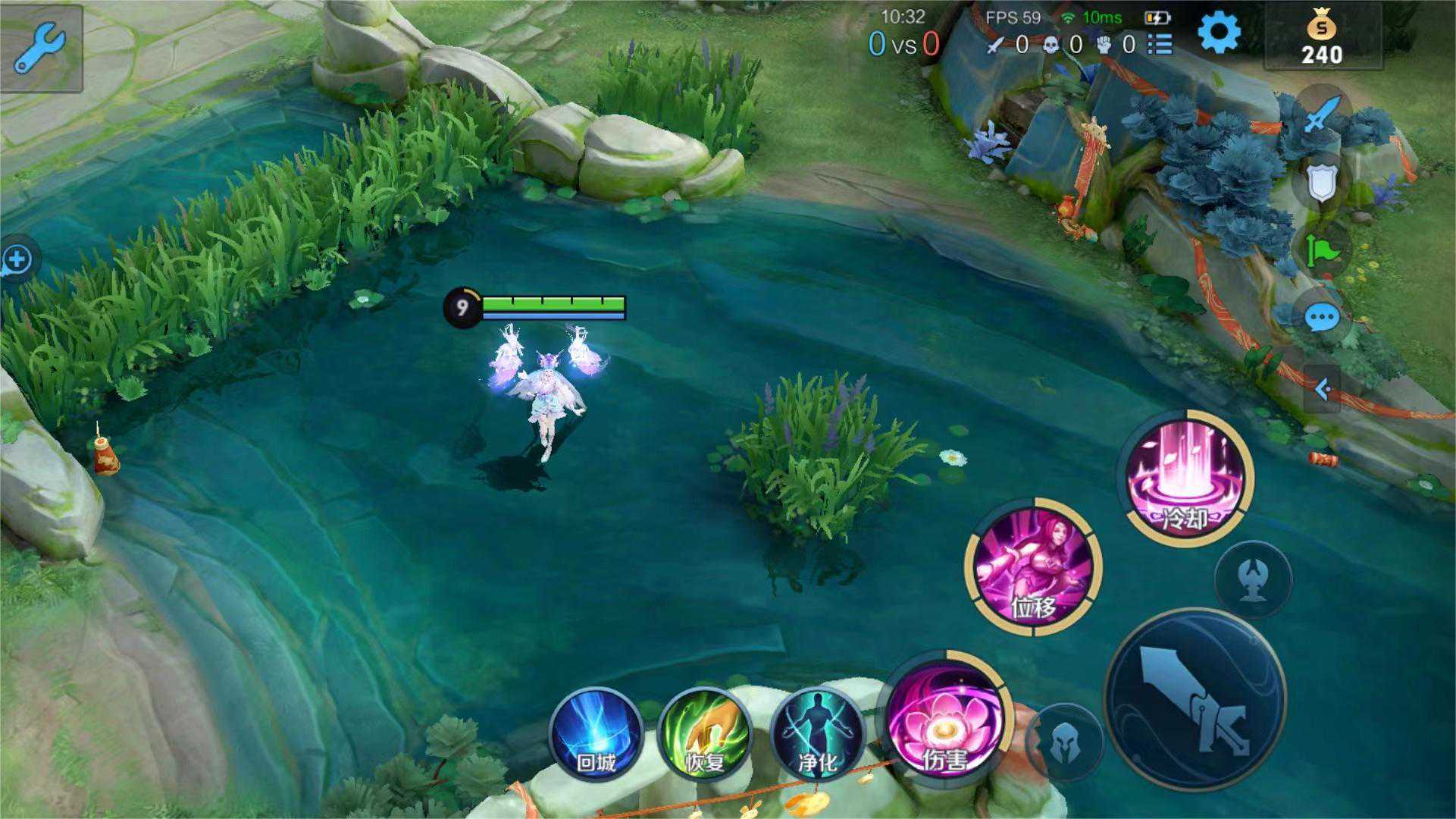The image size is (1456, 819).
Task: Open the chat bubble quick messages
Action: pos(1322,318)
